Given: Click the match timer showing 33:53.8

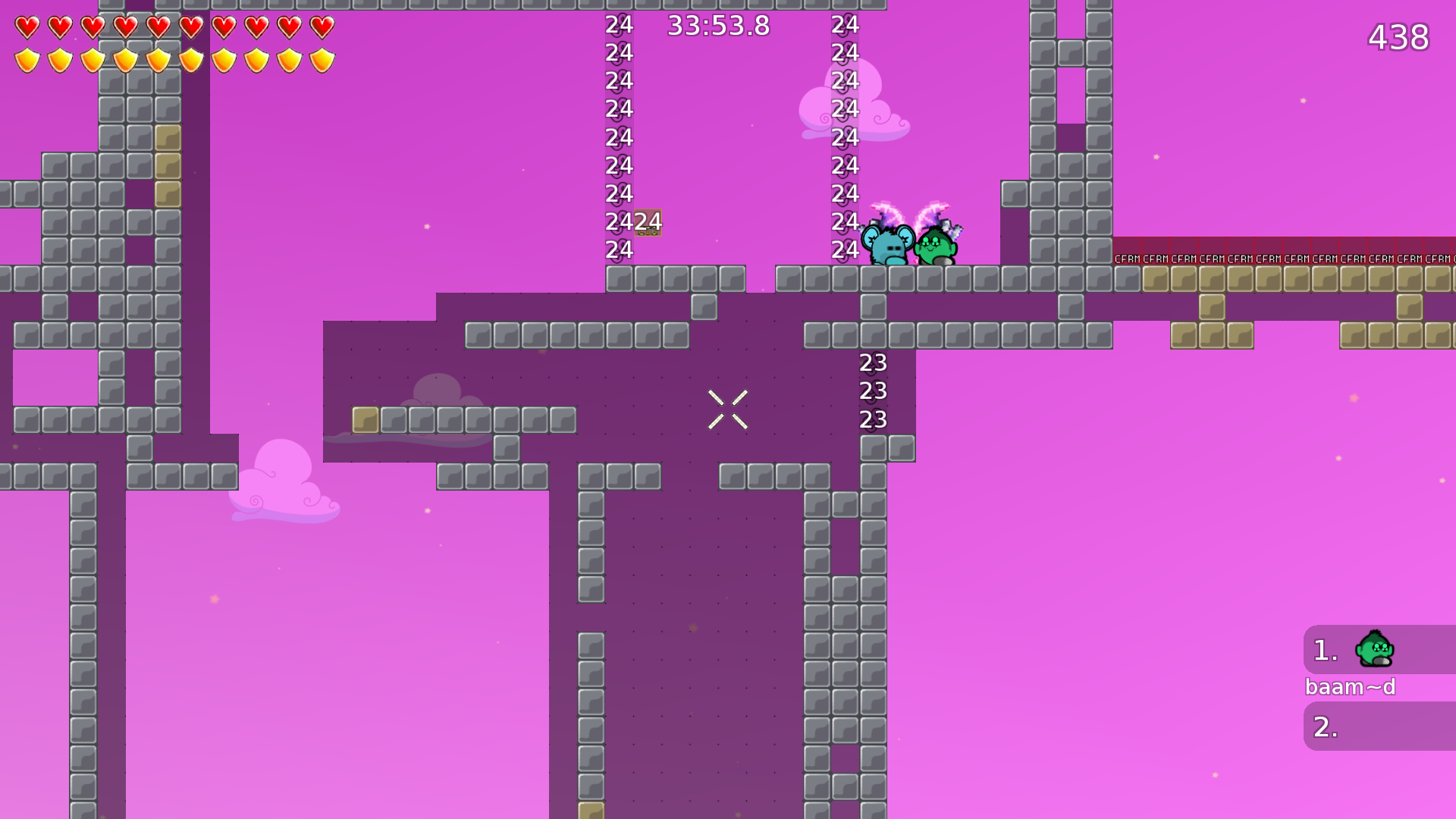Looking at the screenshot, I should (717, 25).
